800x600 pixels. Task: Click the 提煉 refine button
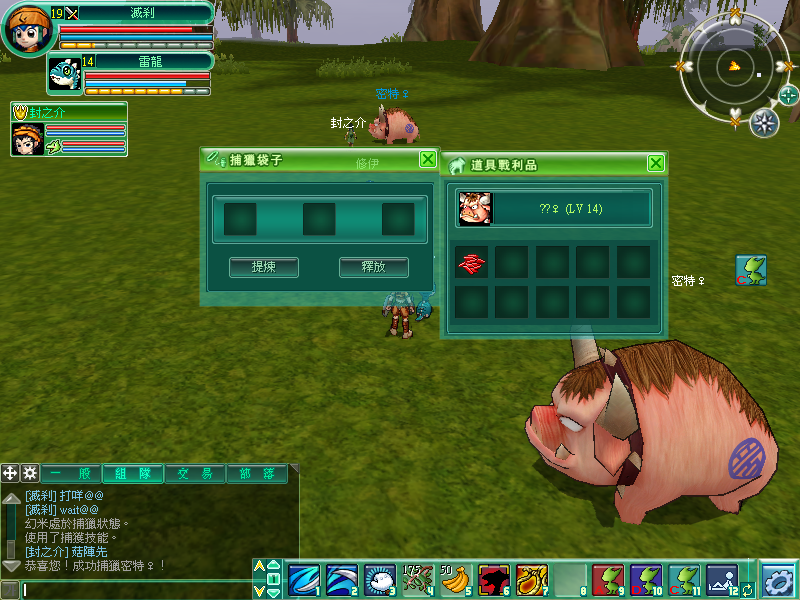tap(264, 267)
